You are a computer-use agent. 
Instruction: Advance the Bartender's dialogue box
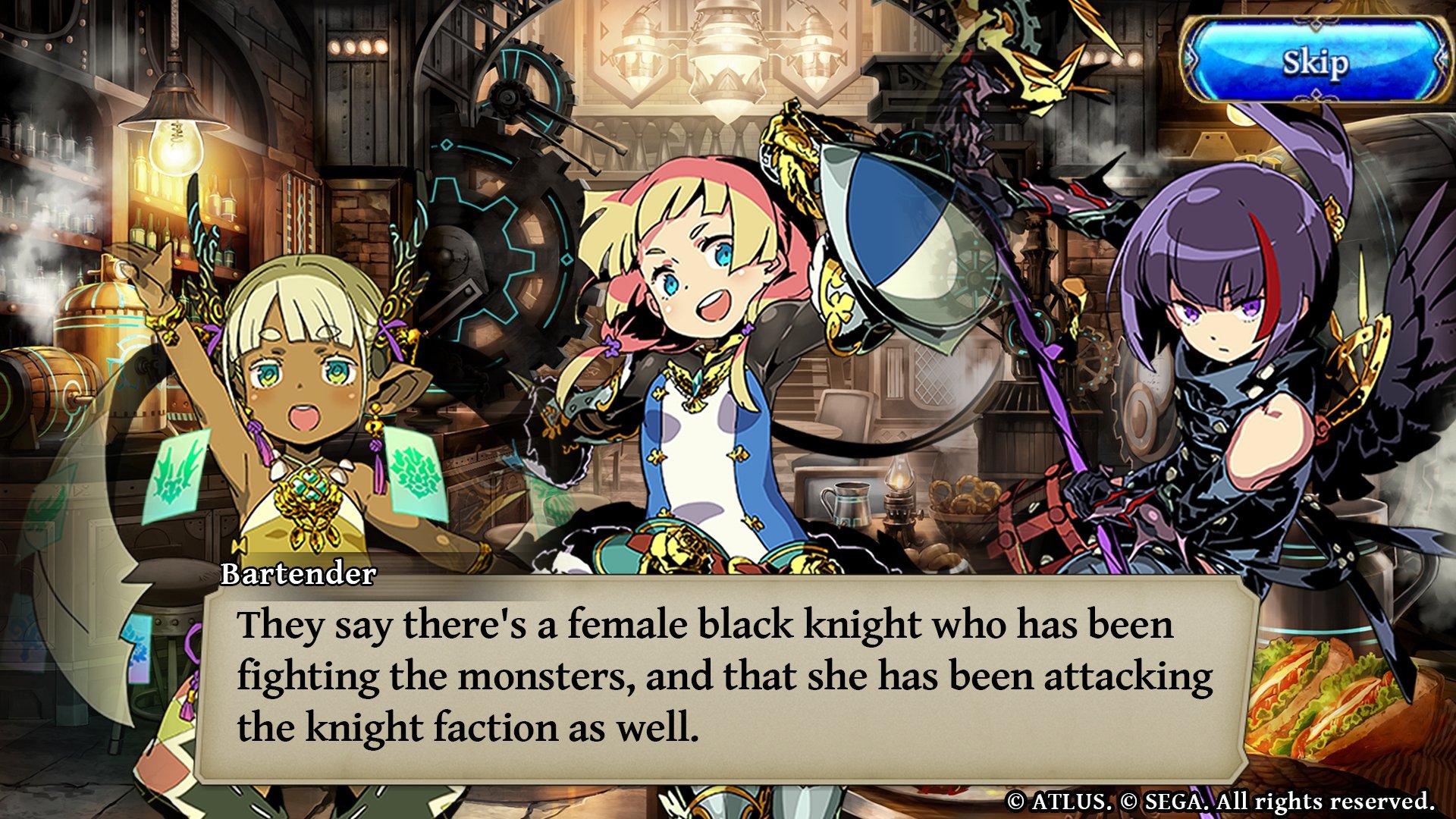pos(724,679)
